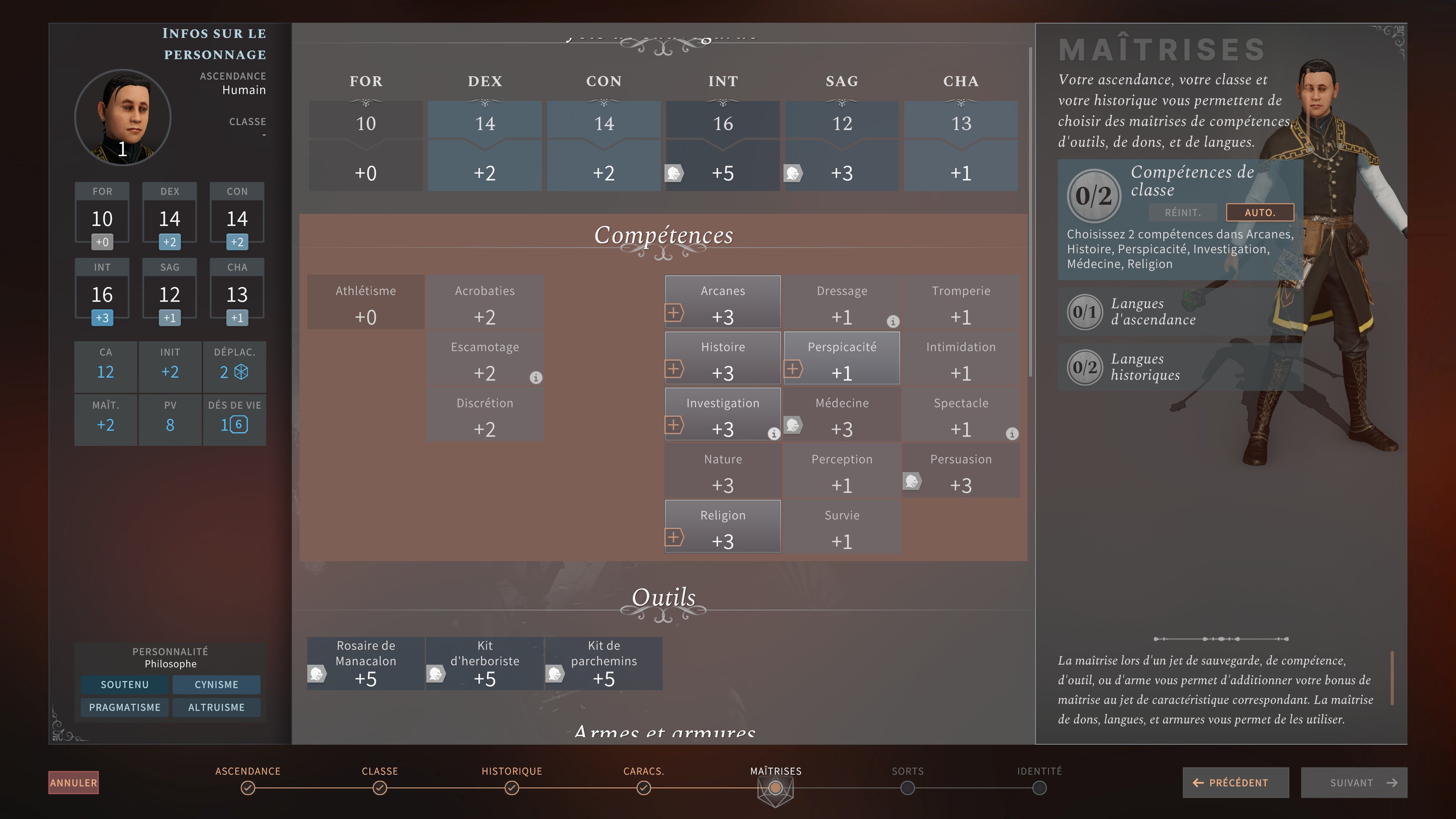Image resolution: width=1456 pixels, height=819 pixels.
Task: Expand the CHA ability chevron
Action: (x=961, y=104)
